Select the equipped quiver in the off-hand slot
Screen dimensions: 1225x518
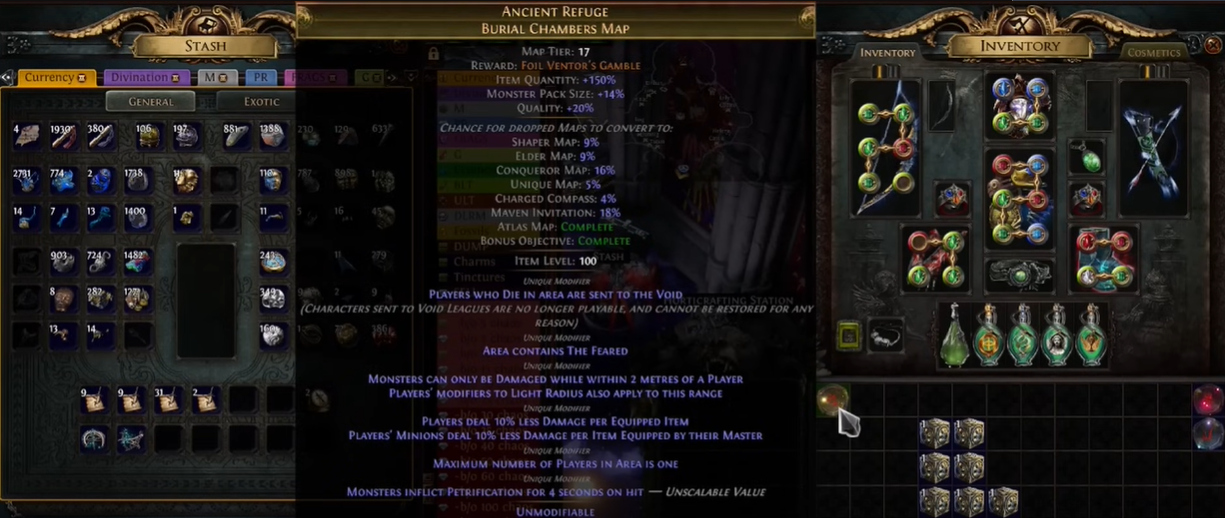[1153, 148]
